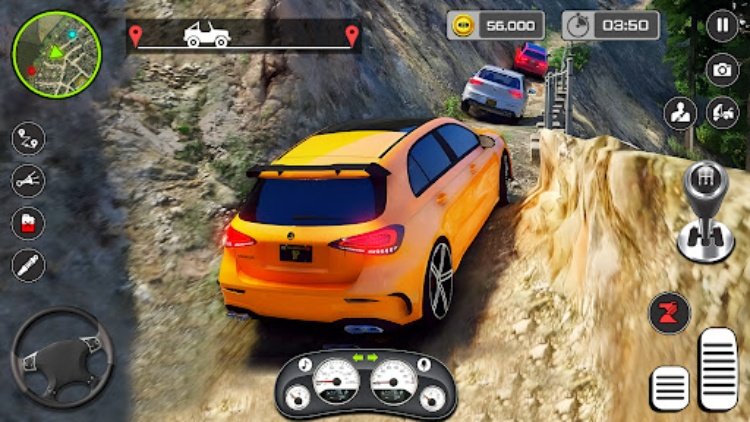Refuel with the red fuel can
The width and height of the screenshot is (750, 422).
(x=28, y=222)
